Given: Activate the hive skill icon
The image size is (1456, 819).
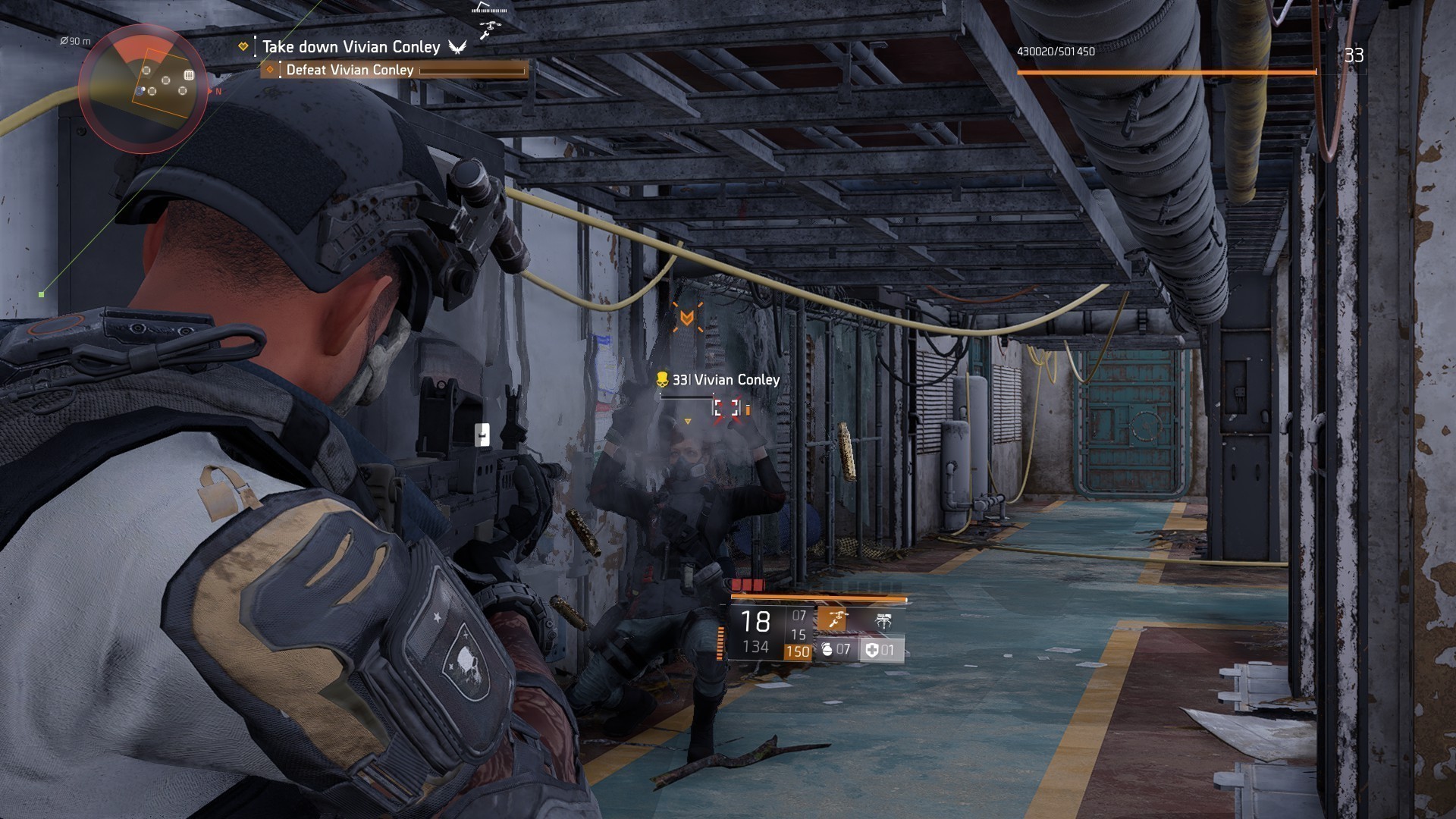Looking at the screenshot, I should tap(883, 622).
